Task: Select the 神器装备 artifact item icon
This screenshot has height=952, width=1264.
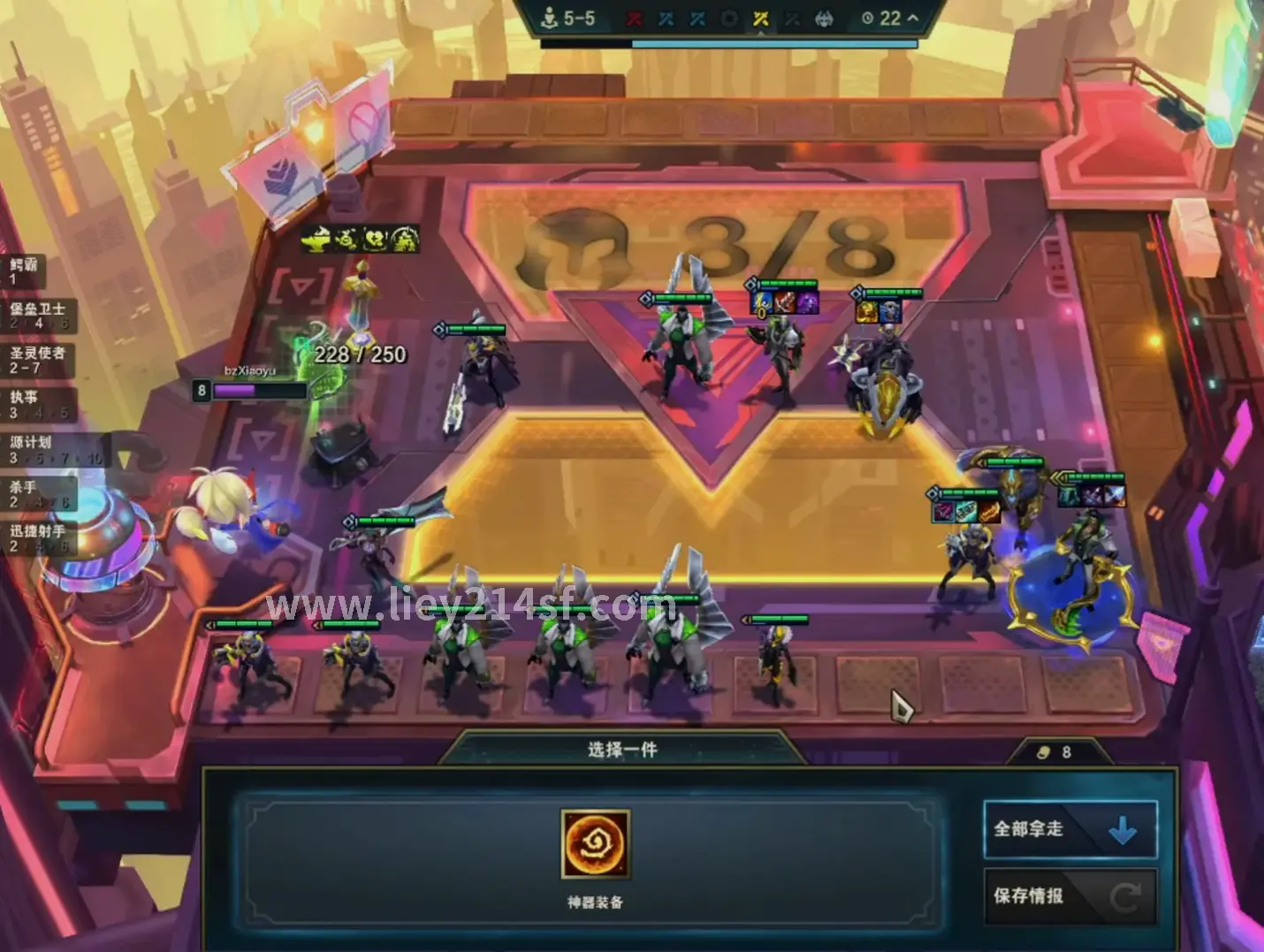Action: 596,844
